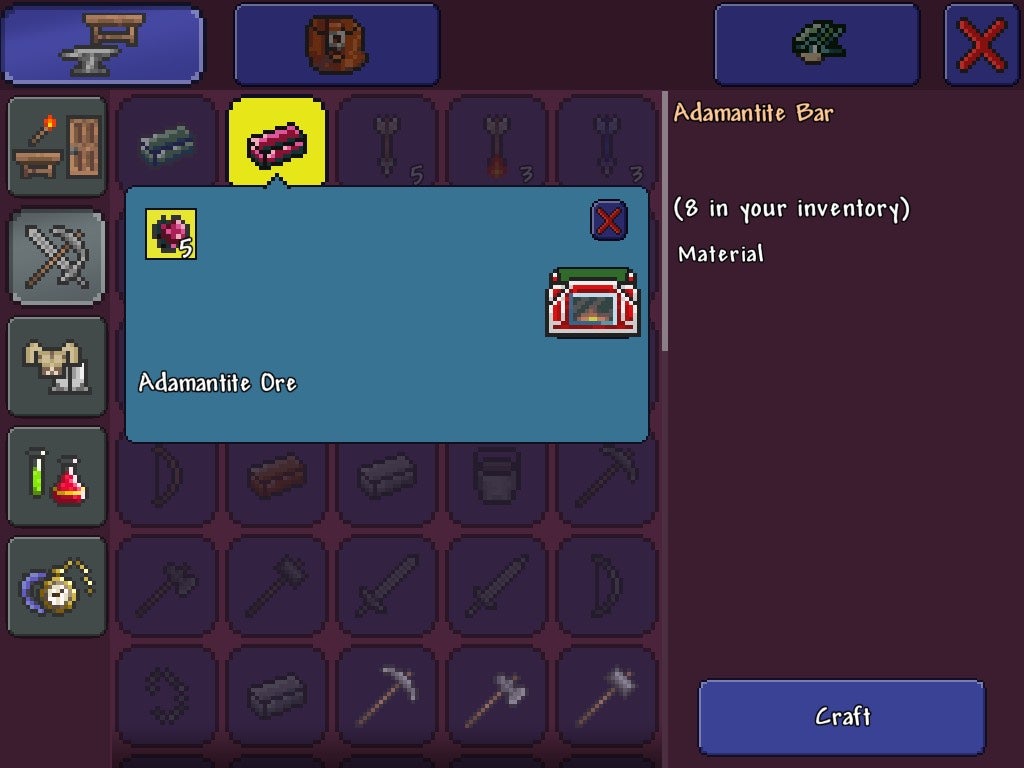
Task: Select the Adamantite Bar recipe slot
Action: [x=277, y=143]
